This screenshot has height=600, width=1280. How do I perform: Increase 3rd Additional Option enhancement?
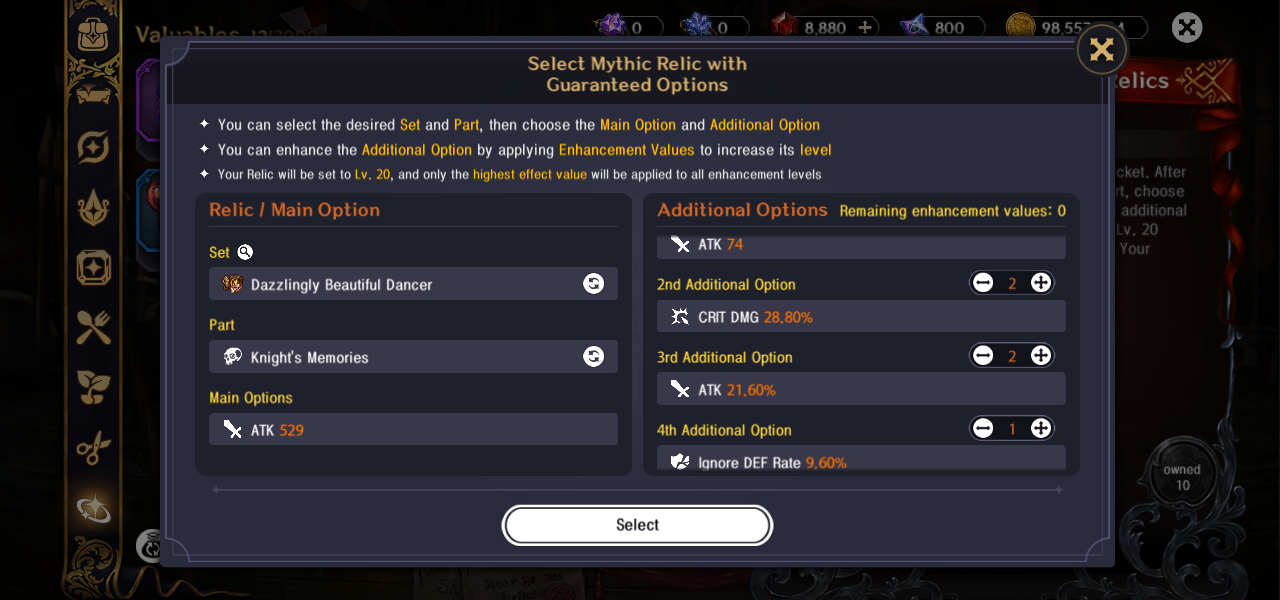point(1041,356)
